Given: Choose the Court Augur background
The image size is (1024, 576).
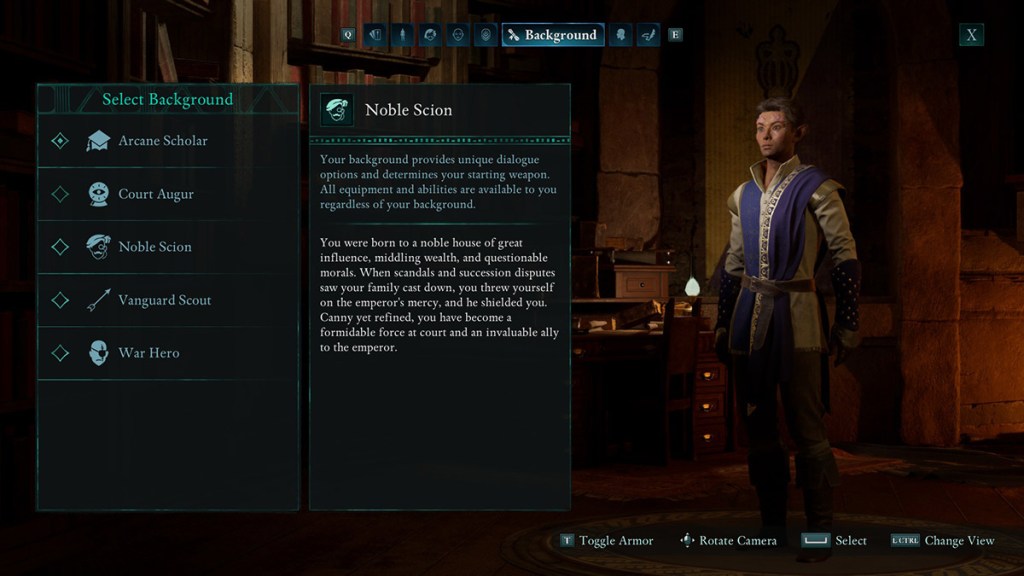Looking at the screenshot, I should 155,194.
